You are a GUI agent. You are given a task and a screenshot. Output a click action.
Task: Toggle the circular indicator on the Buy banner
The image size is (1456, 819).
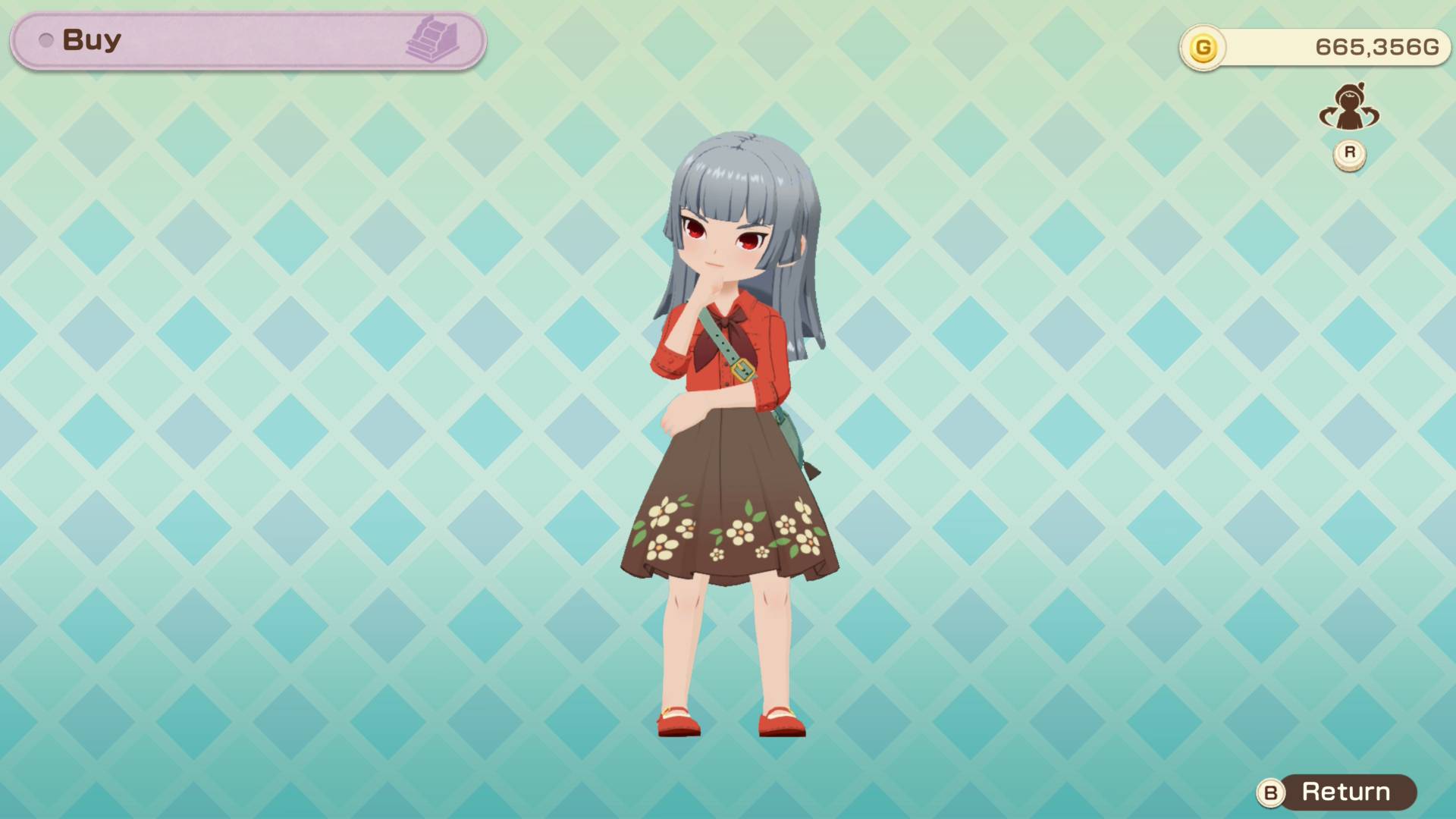pyautogui.click(x=47, y=42)
